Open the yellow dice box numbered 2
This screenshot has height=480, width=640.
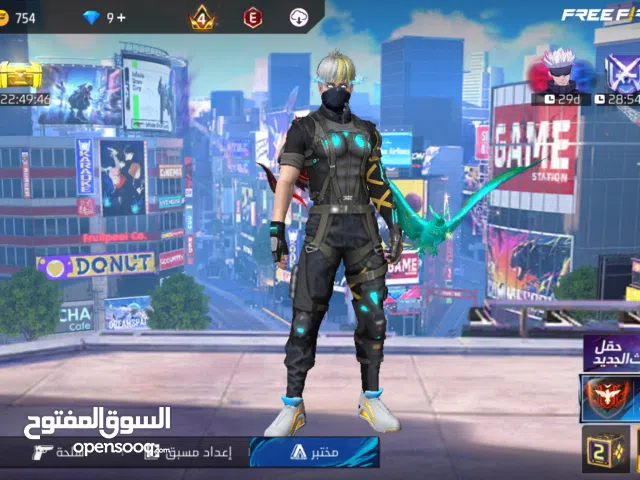[x=606, y=449]
